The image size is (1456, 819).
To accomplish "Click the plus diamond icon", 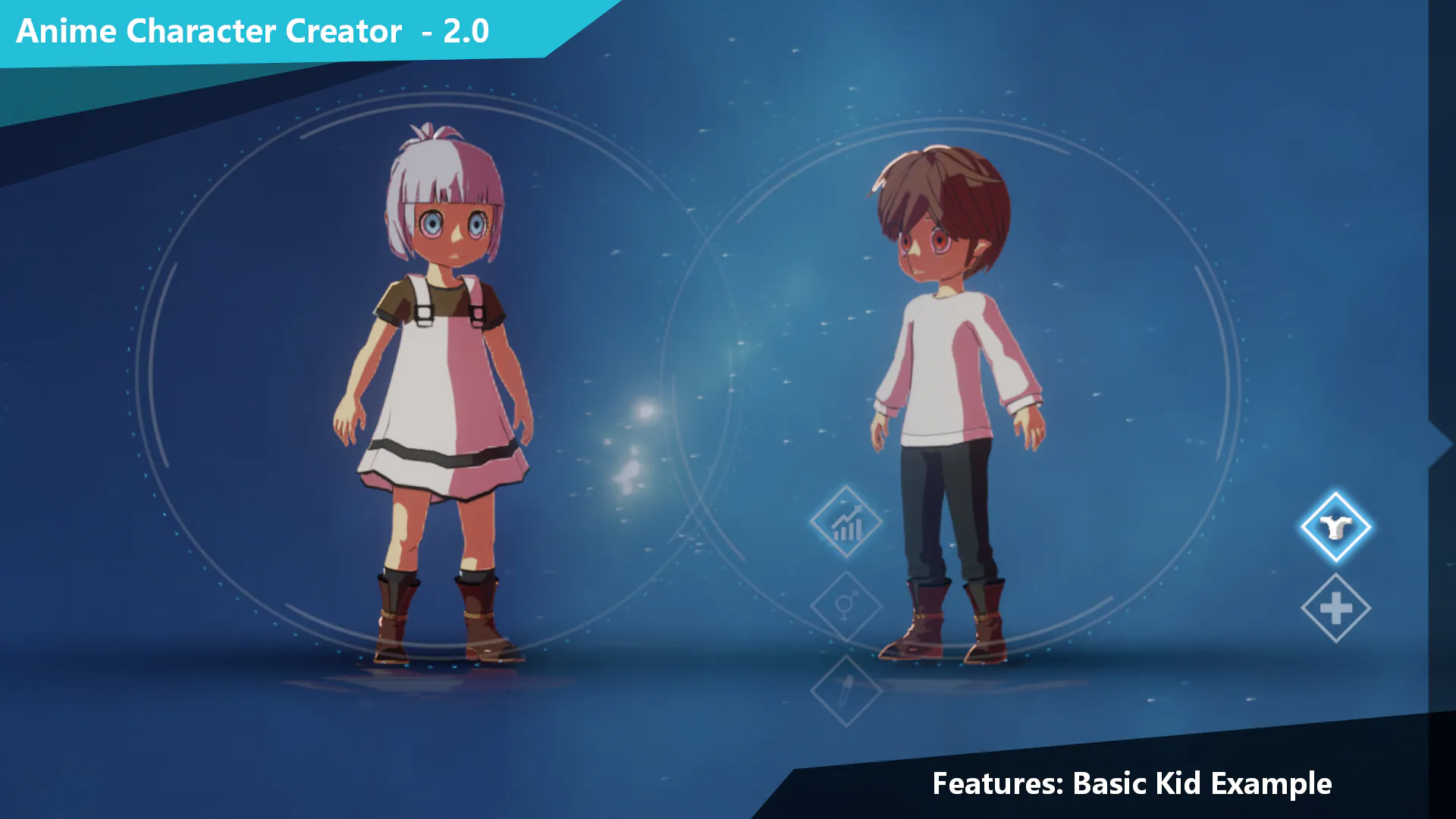I will 1336,607.
